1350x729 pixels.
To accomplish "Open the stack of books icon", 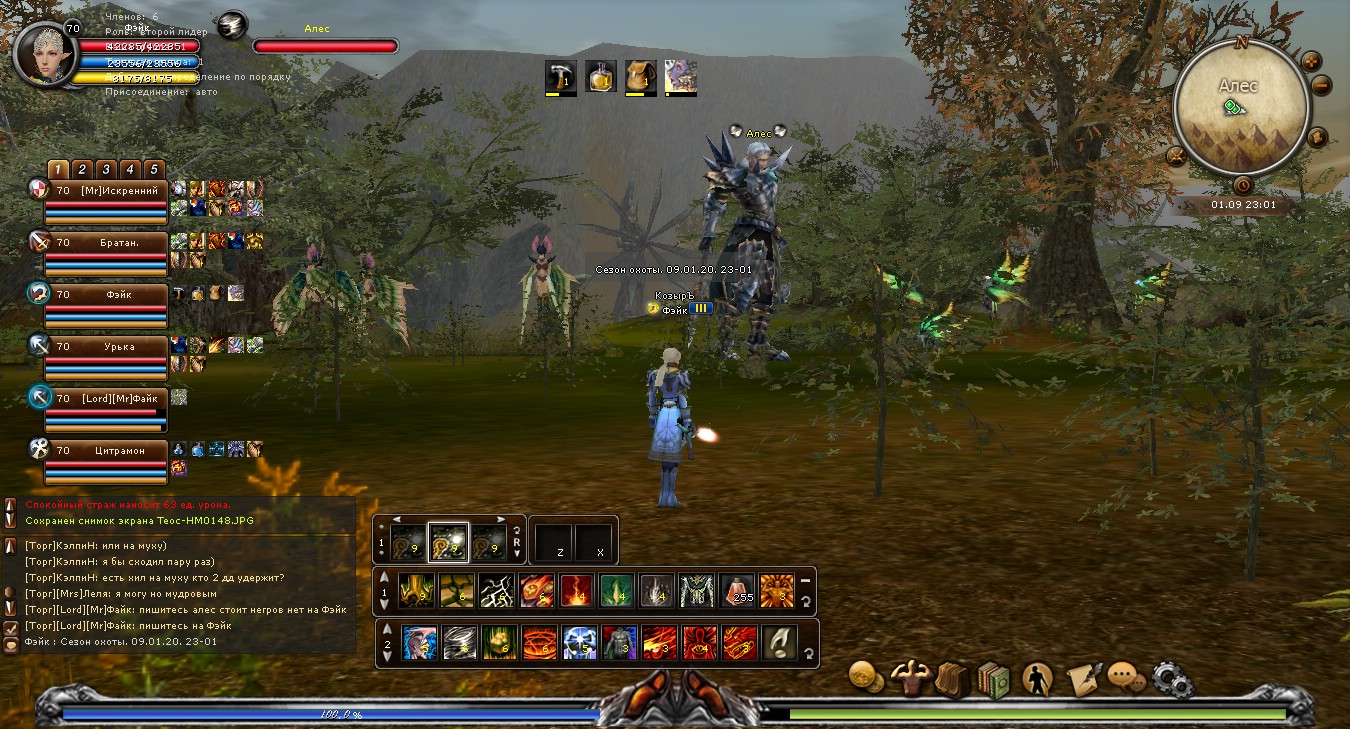I will click(x=995, y=679).
